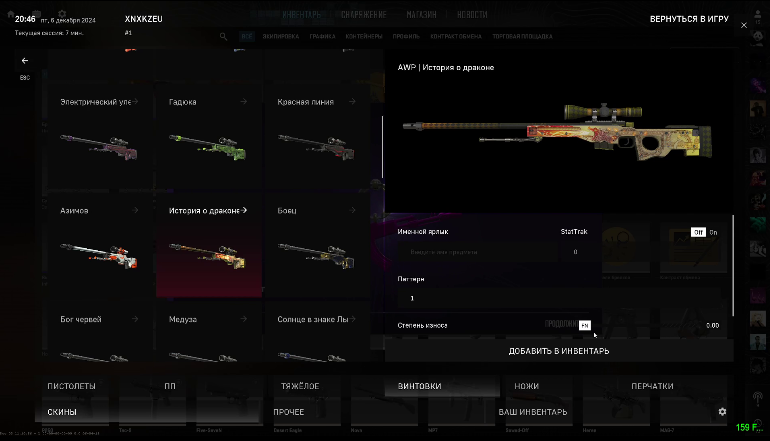This screenshot has width=770, height=441.
Task: Click "Вернуться в игру" to return to game
Action: tap(689, 19)
